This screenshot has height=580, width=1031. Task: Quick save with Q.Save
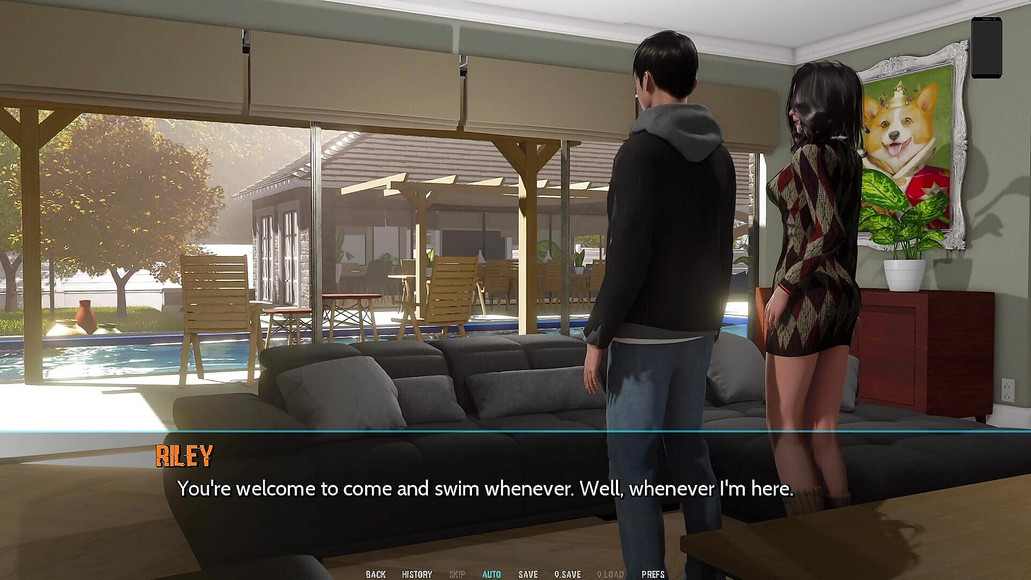point(568,574)
